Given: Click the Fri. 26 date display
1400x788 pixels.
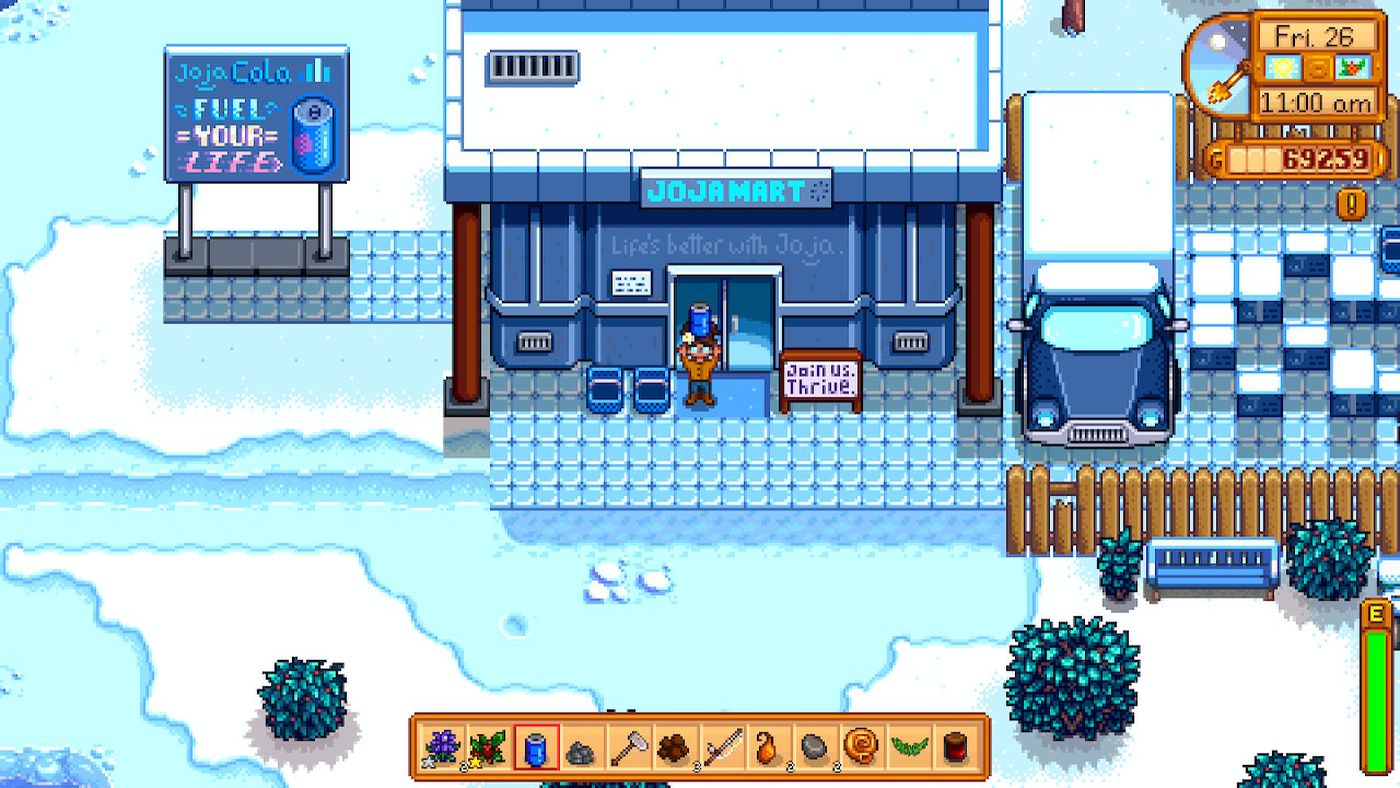Looking at the screenshot, I should pyautogui.click(x=1318, y=40).
